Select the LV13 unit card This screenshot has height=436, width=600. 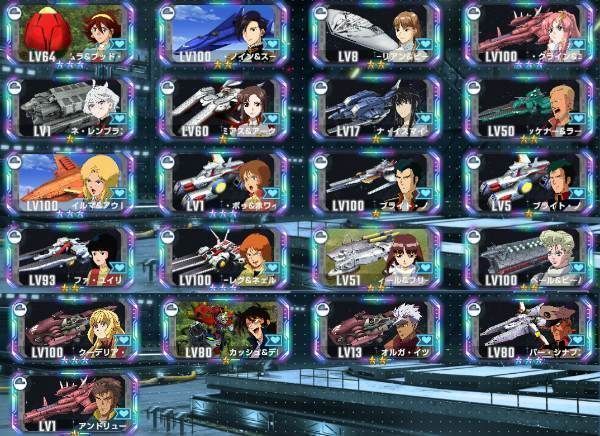375,329
